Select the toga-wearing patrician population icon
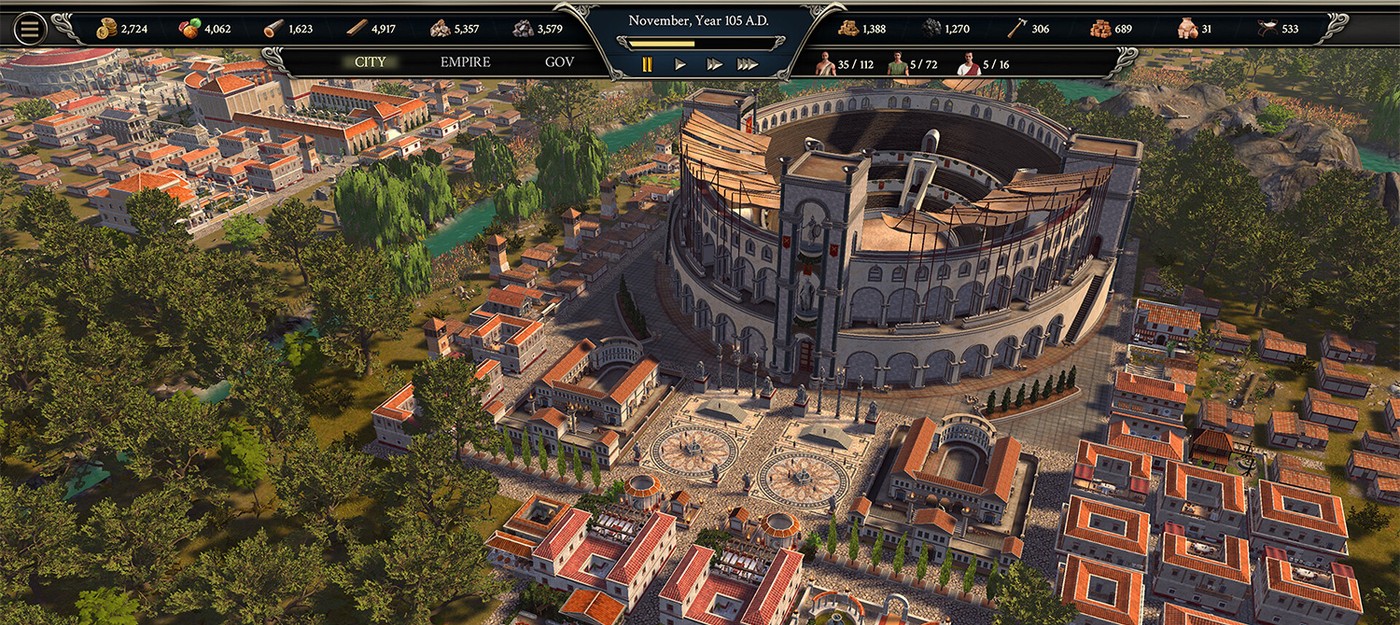 tap(968, 64)
